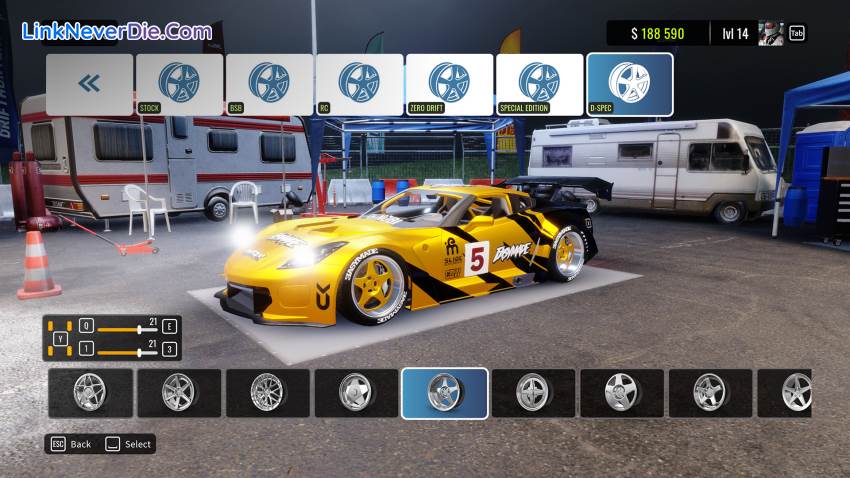Adjust the upper wheel size slider
850x478 pixels.
[139, 328]
